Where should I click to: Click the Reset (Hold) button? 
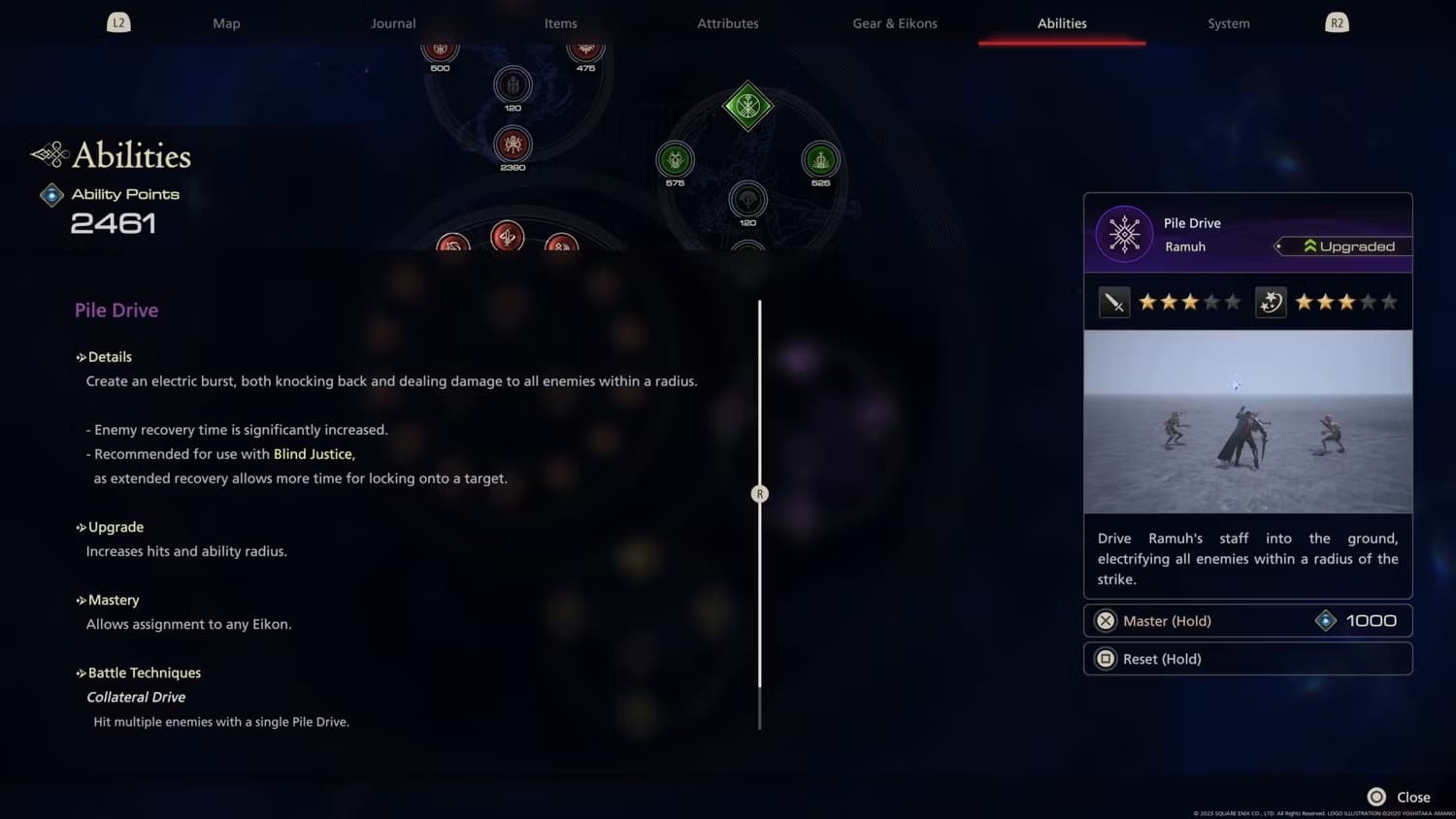pos(1247,658)
